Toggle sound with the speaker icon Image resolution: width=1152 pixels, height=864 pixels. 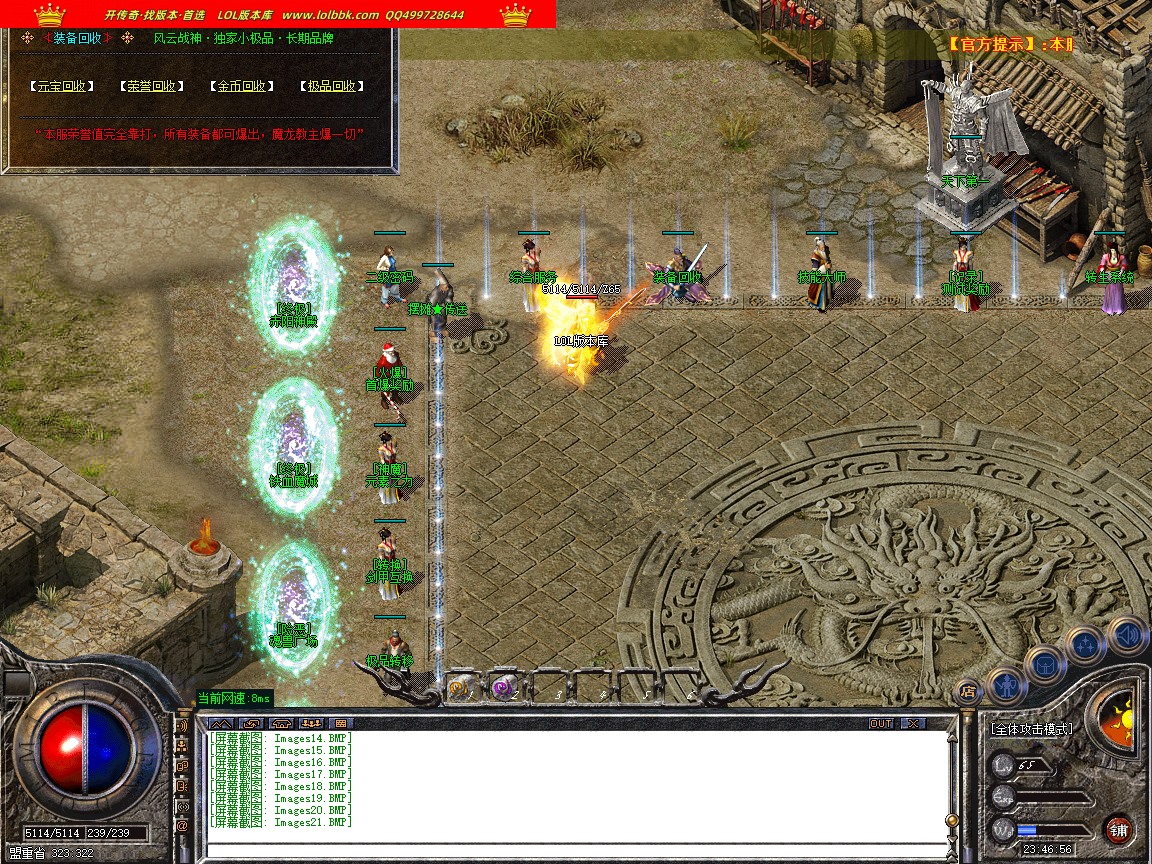point(1128,634)
